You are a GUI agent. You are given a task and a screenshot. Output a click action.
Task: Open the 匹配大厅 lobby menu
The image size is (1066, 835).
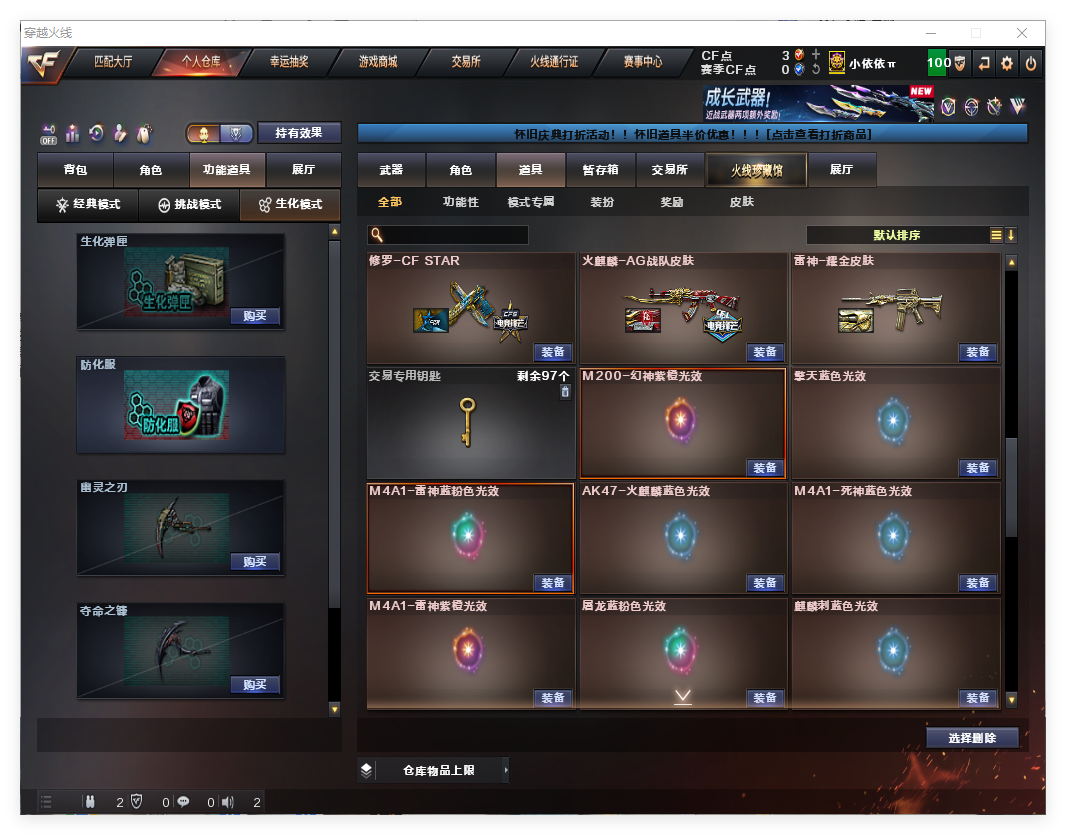pos(112,62)
